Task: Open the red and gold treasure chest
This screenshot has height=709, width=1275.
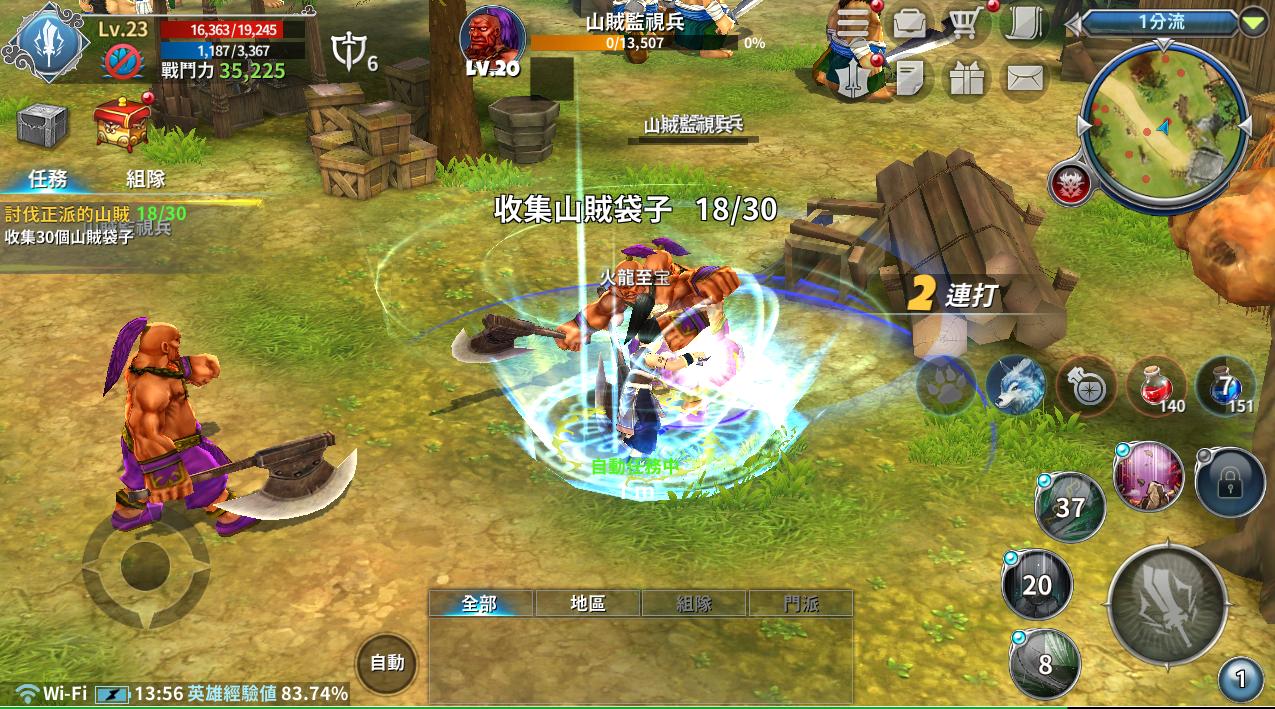Action: [121, 124]
